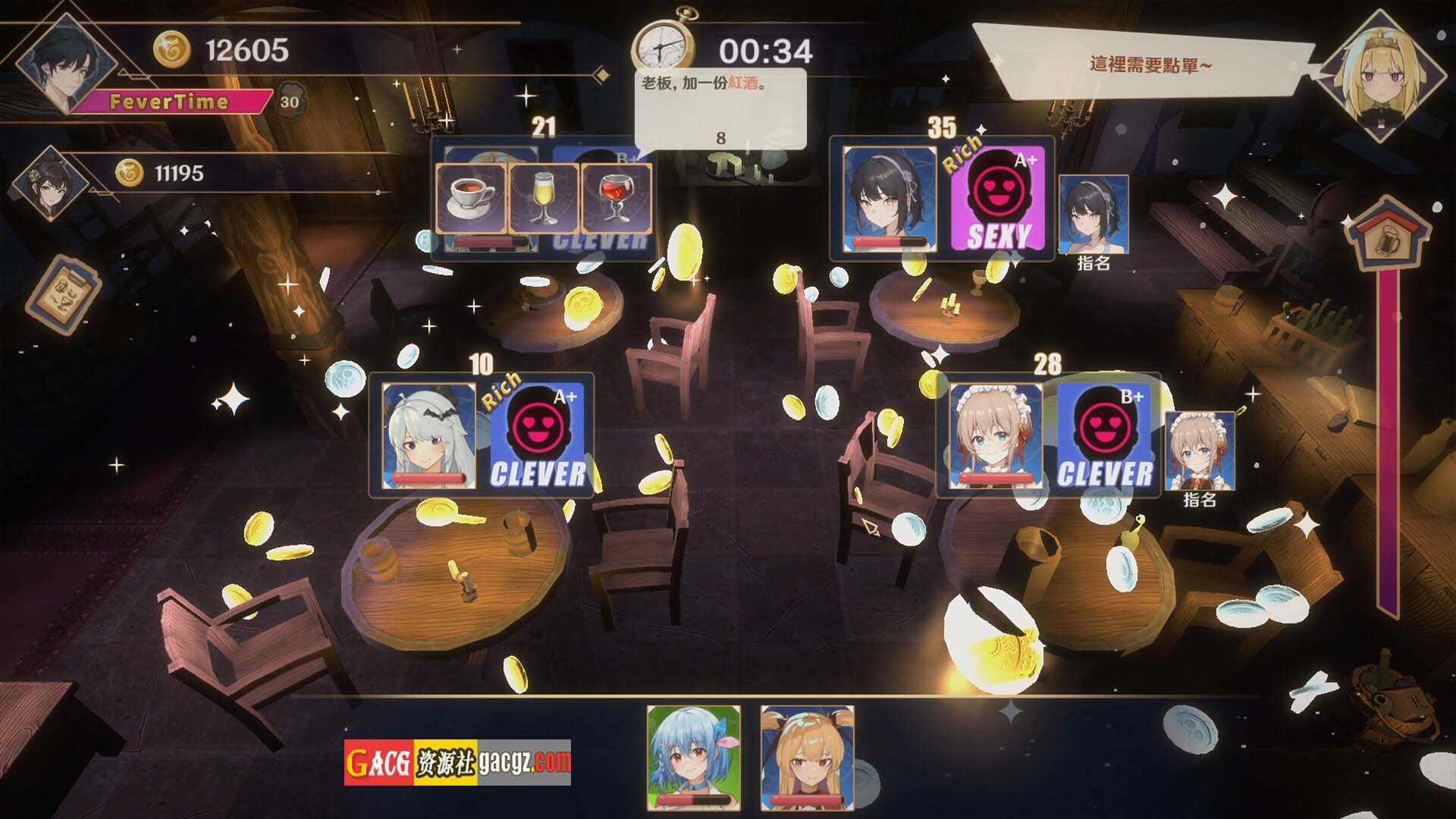1456x819 pixels.
Task: Pick the blonde twin-tail girl card
Action: 807,757
